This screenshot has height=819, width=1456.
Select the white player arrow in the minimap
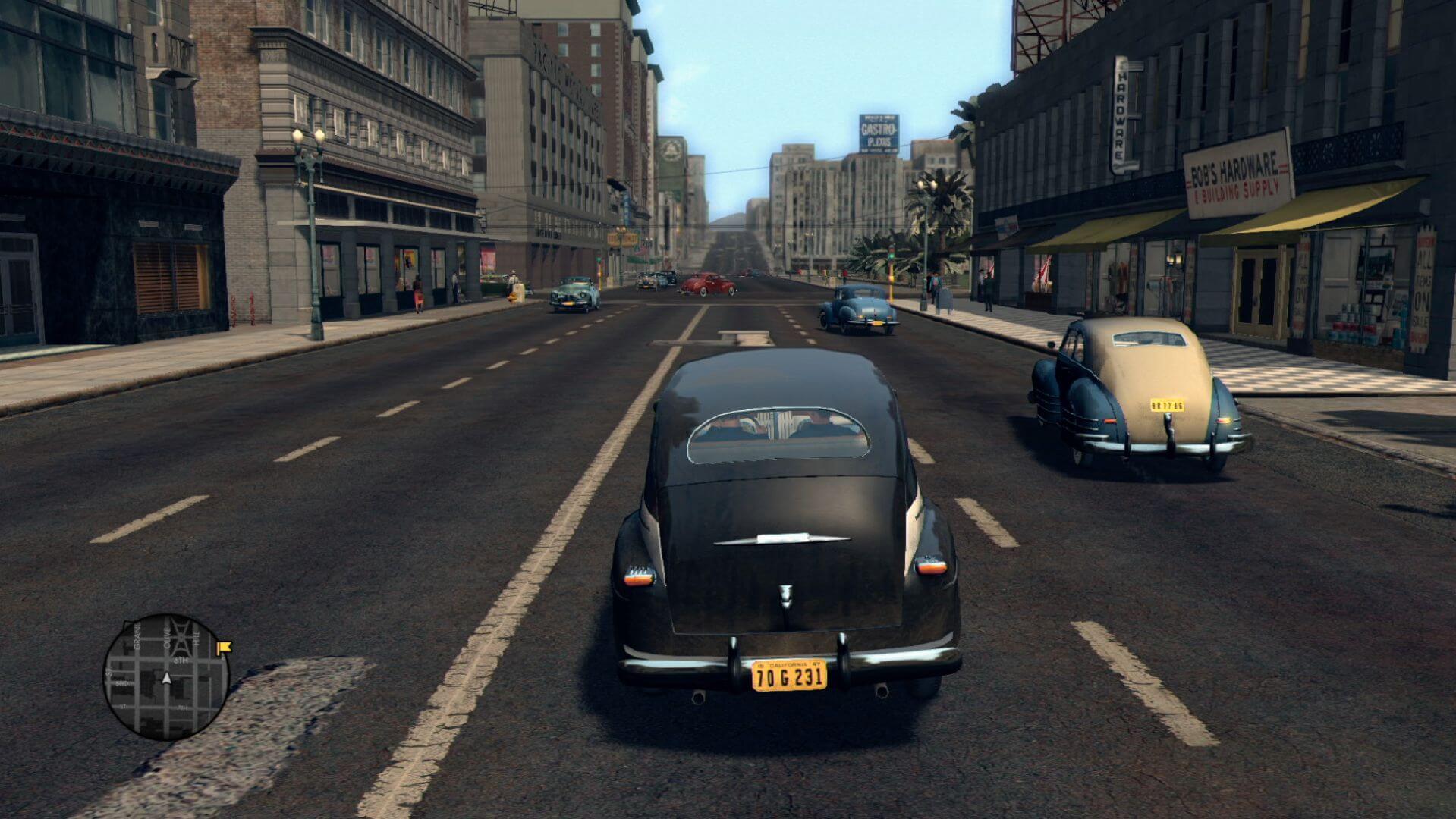point(167,679)
